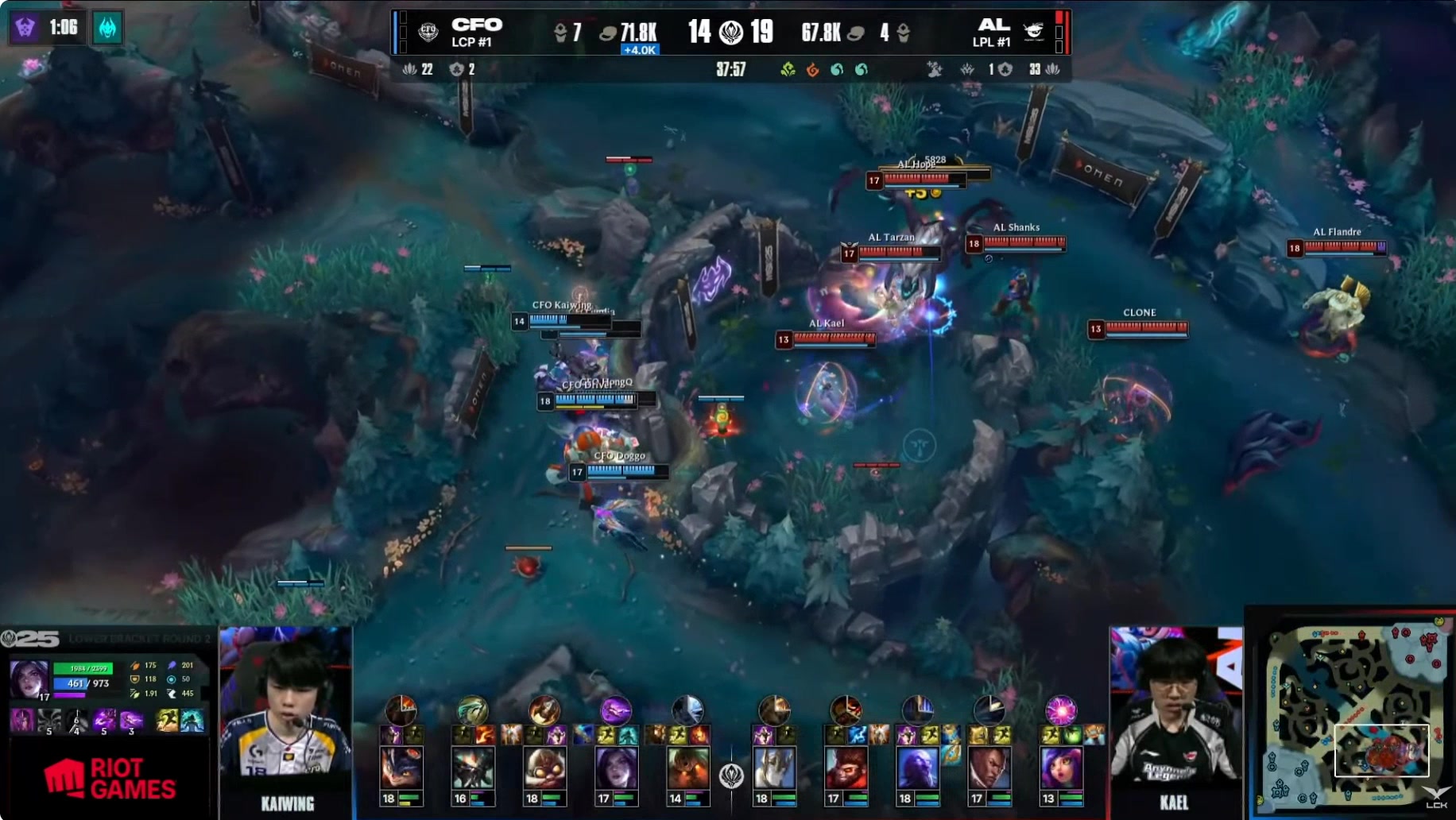1456x820 pixels.
Task: Click the AL team logo on the scoreboard
Action: click(1033, 32)
